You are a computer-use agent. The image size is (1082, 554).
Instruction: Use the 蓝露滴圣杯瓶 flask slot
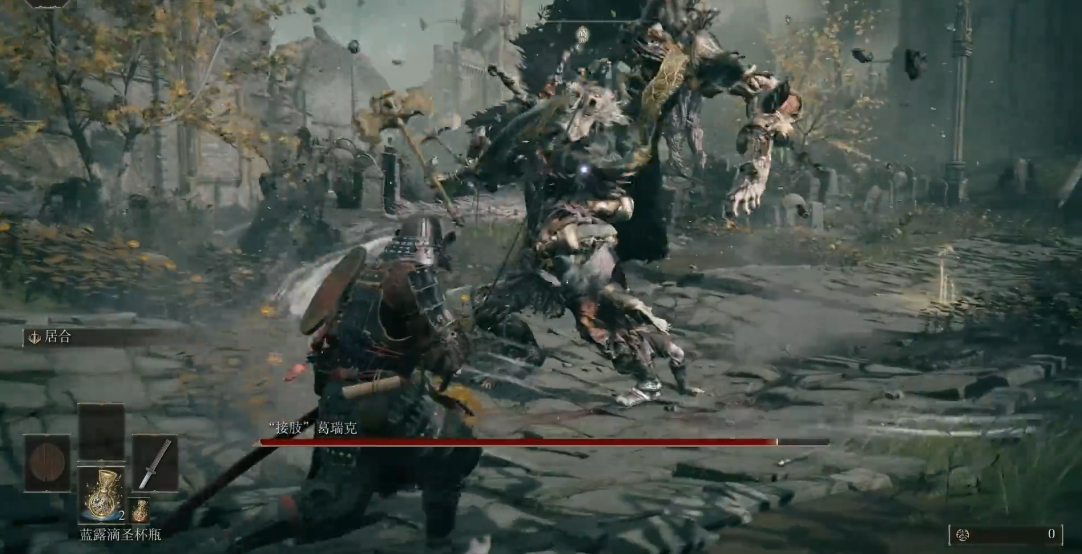101,494
